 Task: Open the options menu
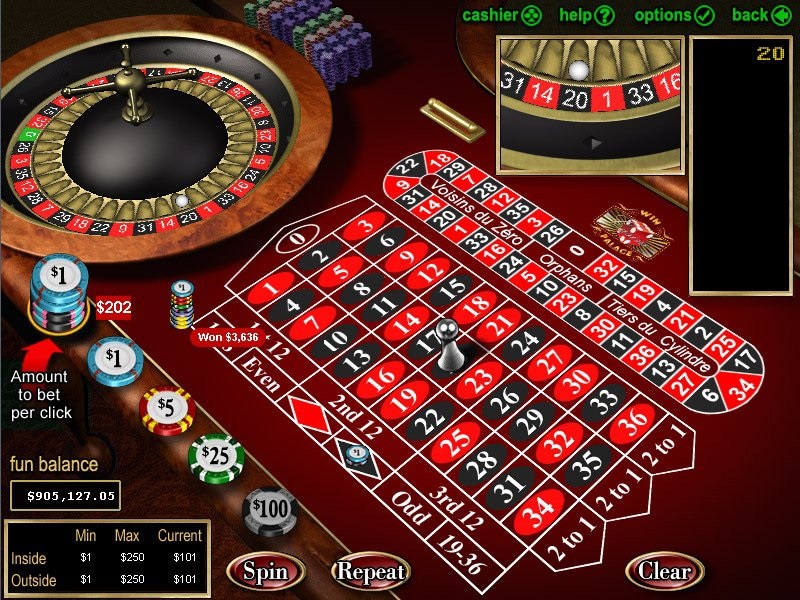click(674, 15)
